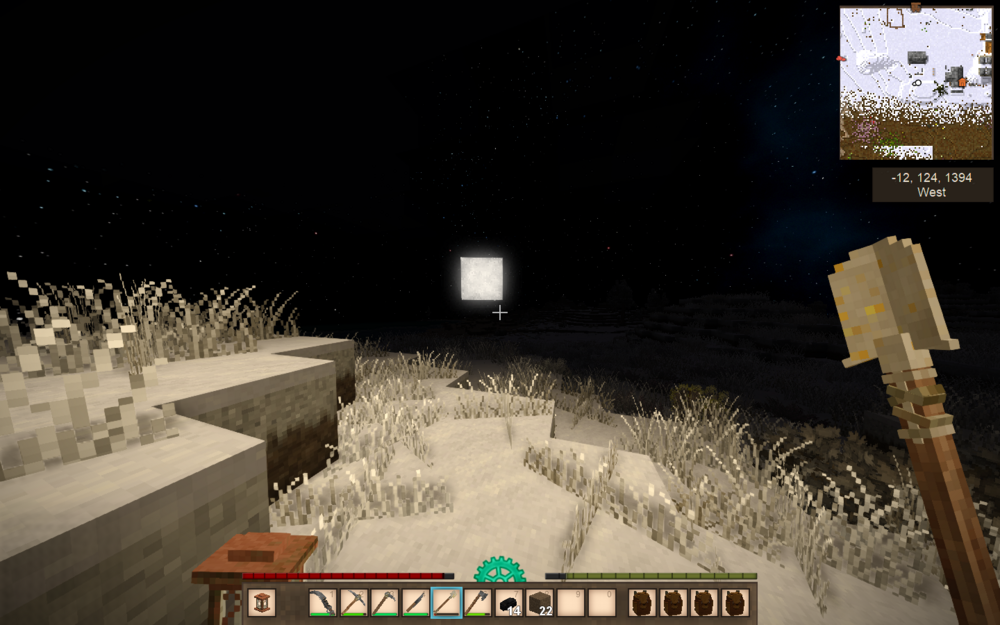Choose the highlighted shovel hotbar slot
This screenshot has height=625, width=1000.
coord(446,602)
